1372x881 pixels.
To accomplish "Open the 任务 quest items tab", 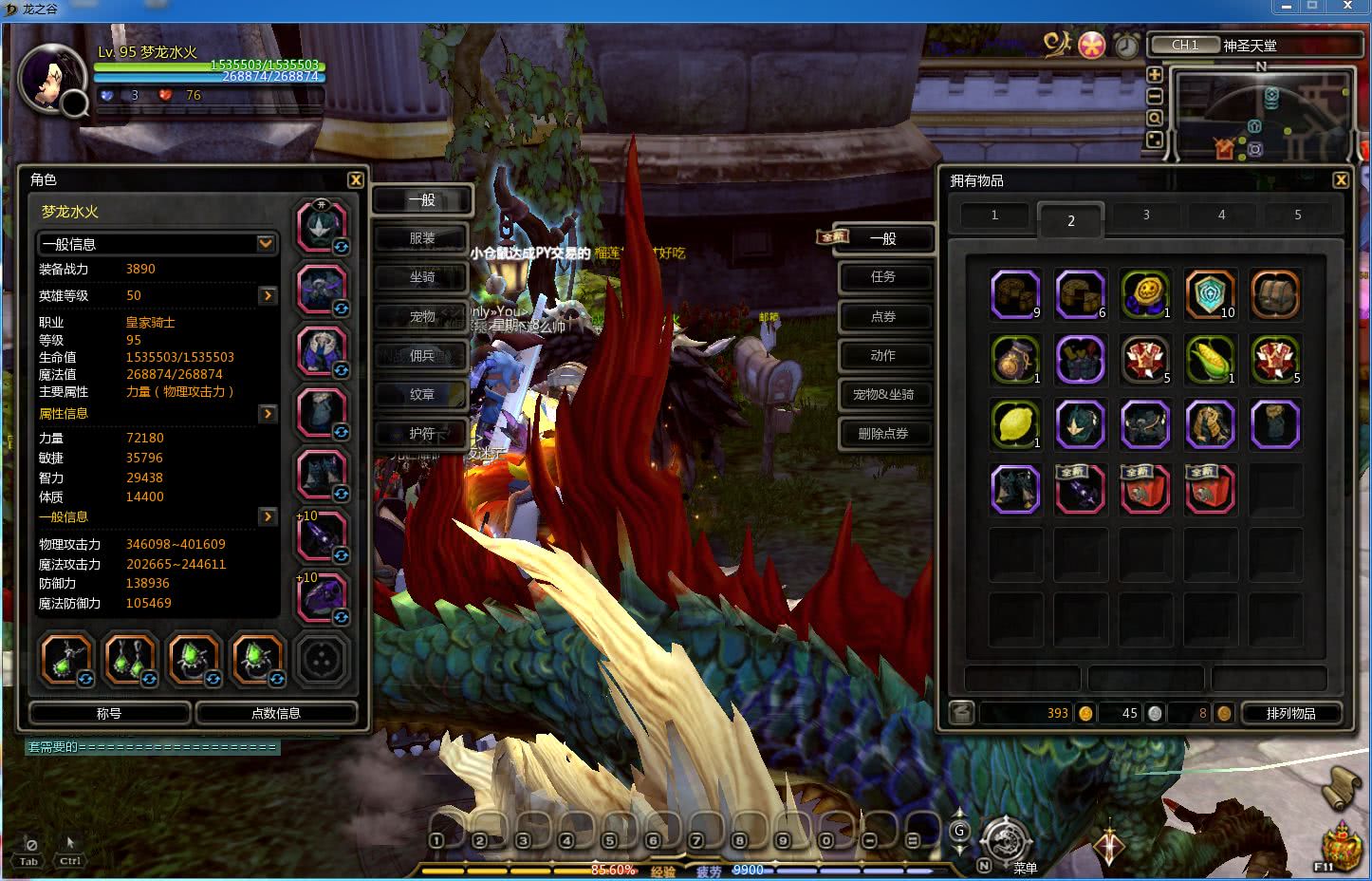I will [882, 276].
